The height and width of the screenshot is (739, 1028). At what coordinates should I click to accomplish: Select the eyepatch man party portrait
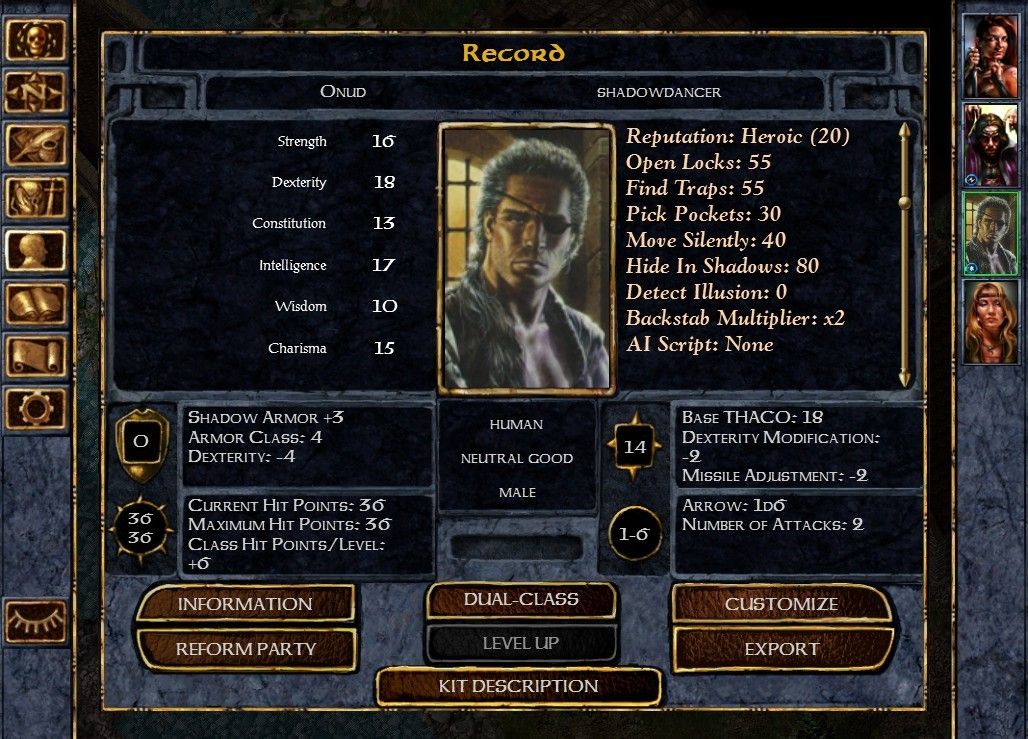(x=990, y=233)
